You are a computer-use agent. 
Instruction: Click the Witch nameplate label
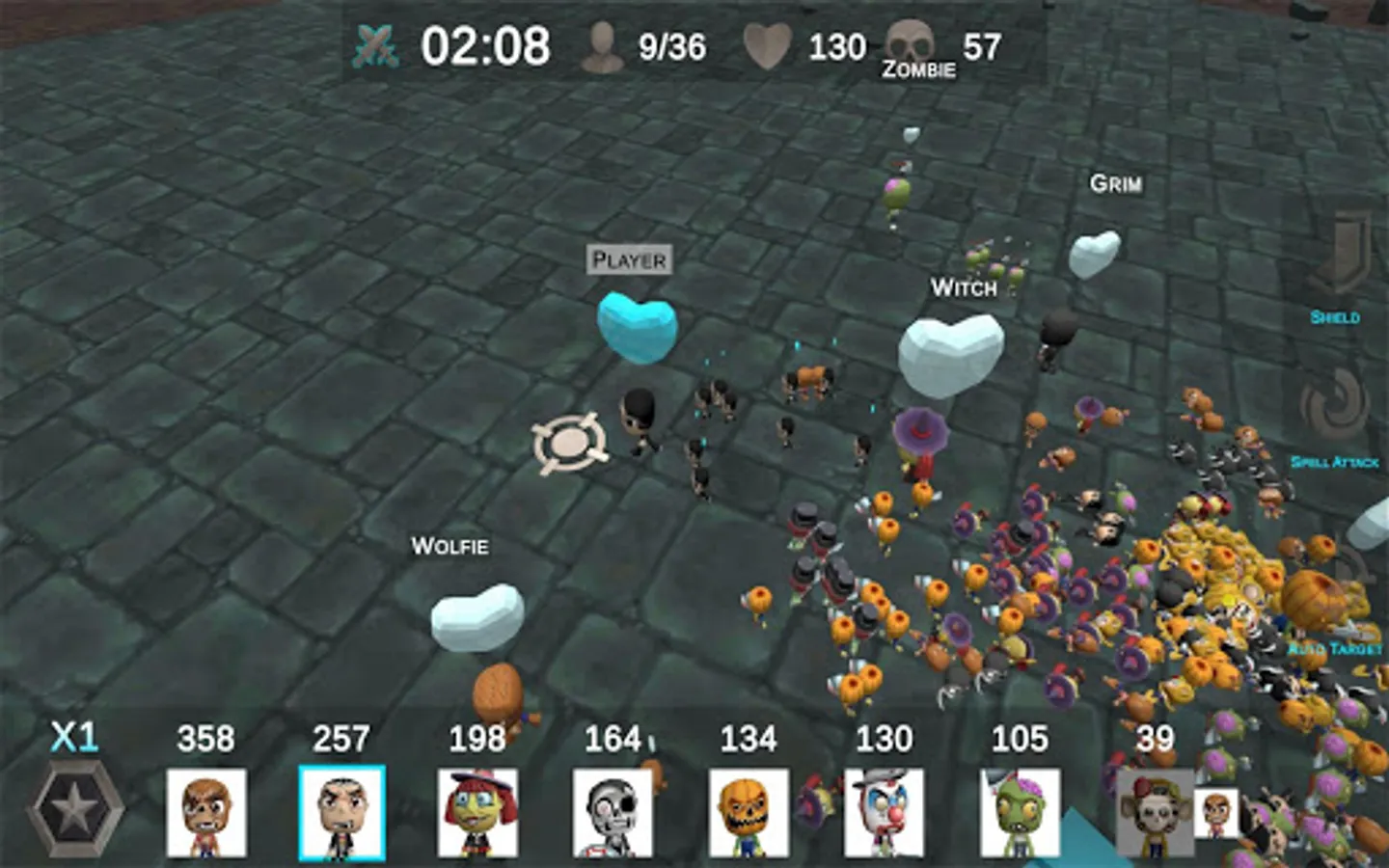pos(965,288)
